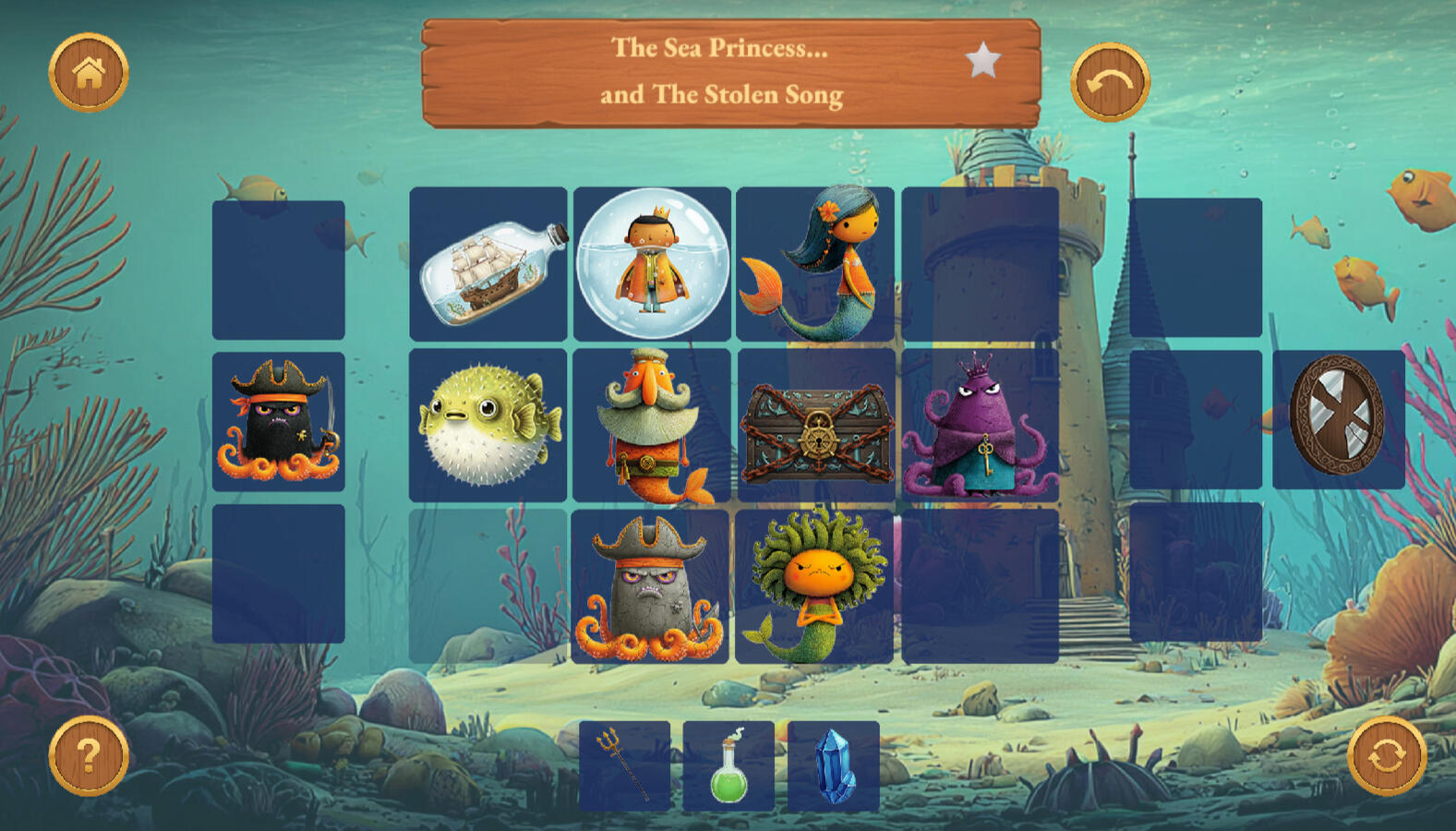Click the undo arrow button

(x=1110, y=82)
